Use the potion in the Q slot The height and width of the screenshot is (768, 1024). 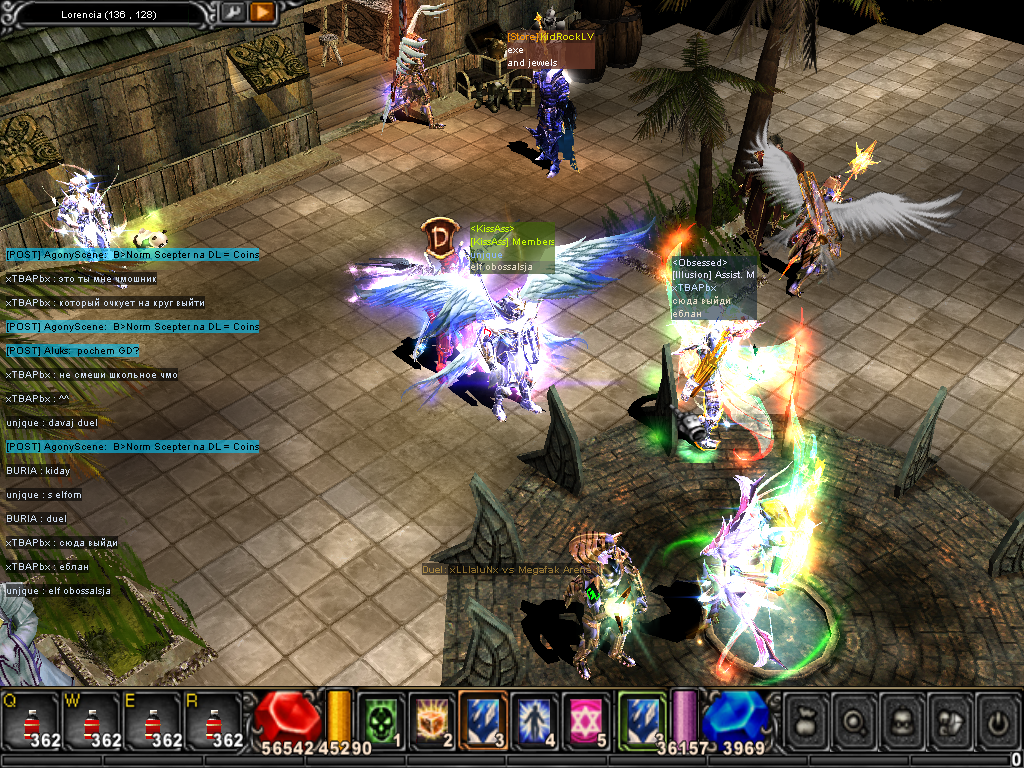31,720
